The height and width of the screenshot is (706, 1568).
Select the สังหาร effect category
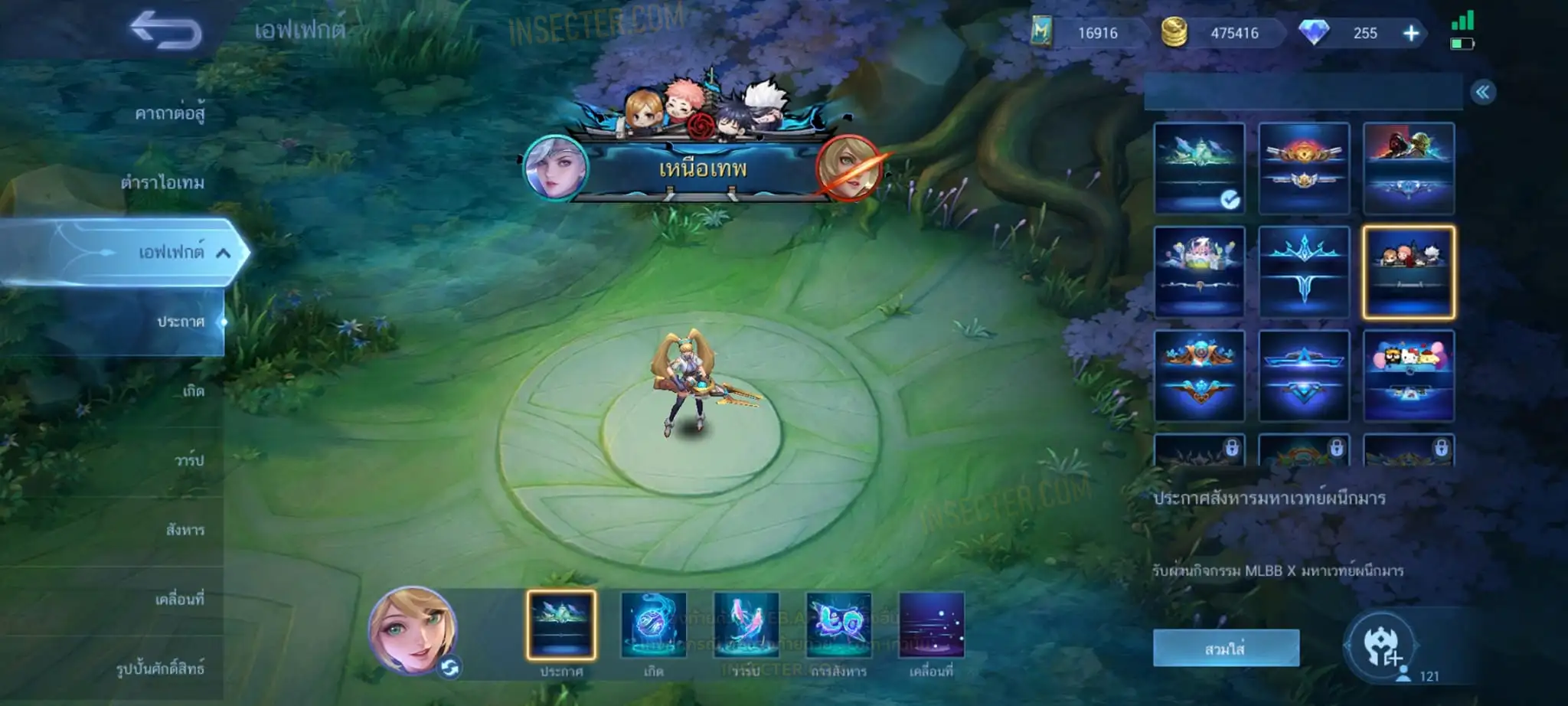(x=185, y=530)
